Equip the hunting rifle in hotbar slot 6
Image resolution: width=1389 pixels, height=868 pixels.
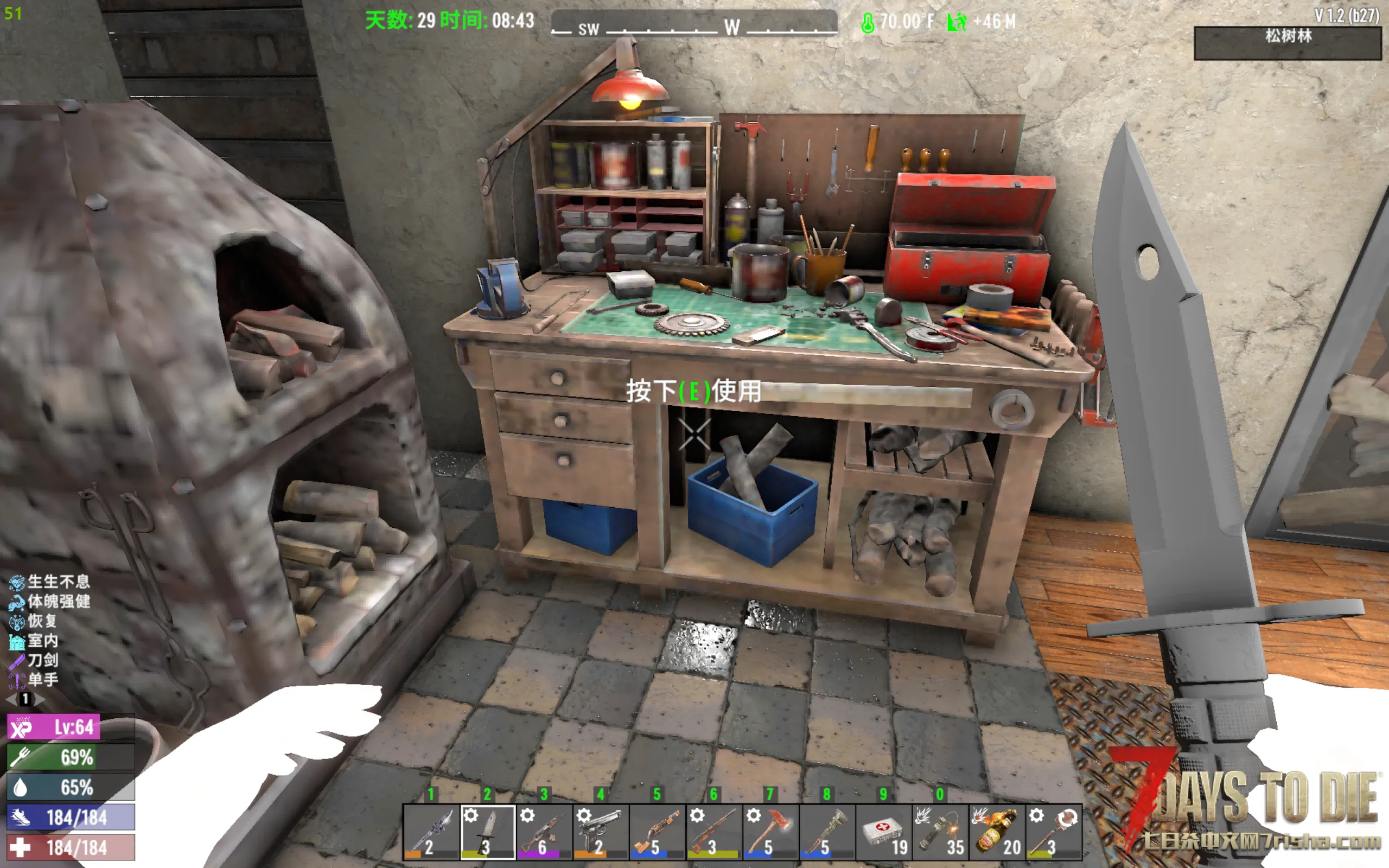coord(713,832)
